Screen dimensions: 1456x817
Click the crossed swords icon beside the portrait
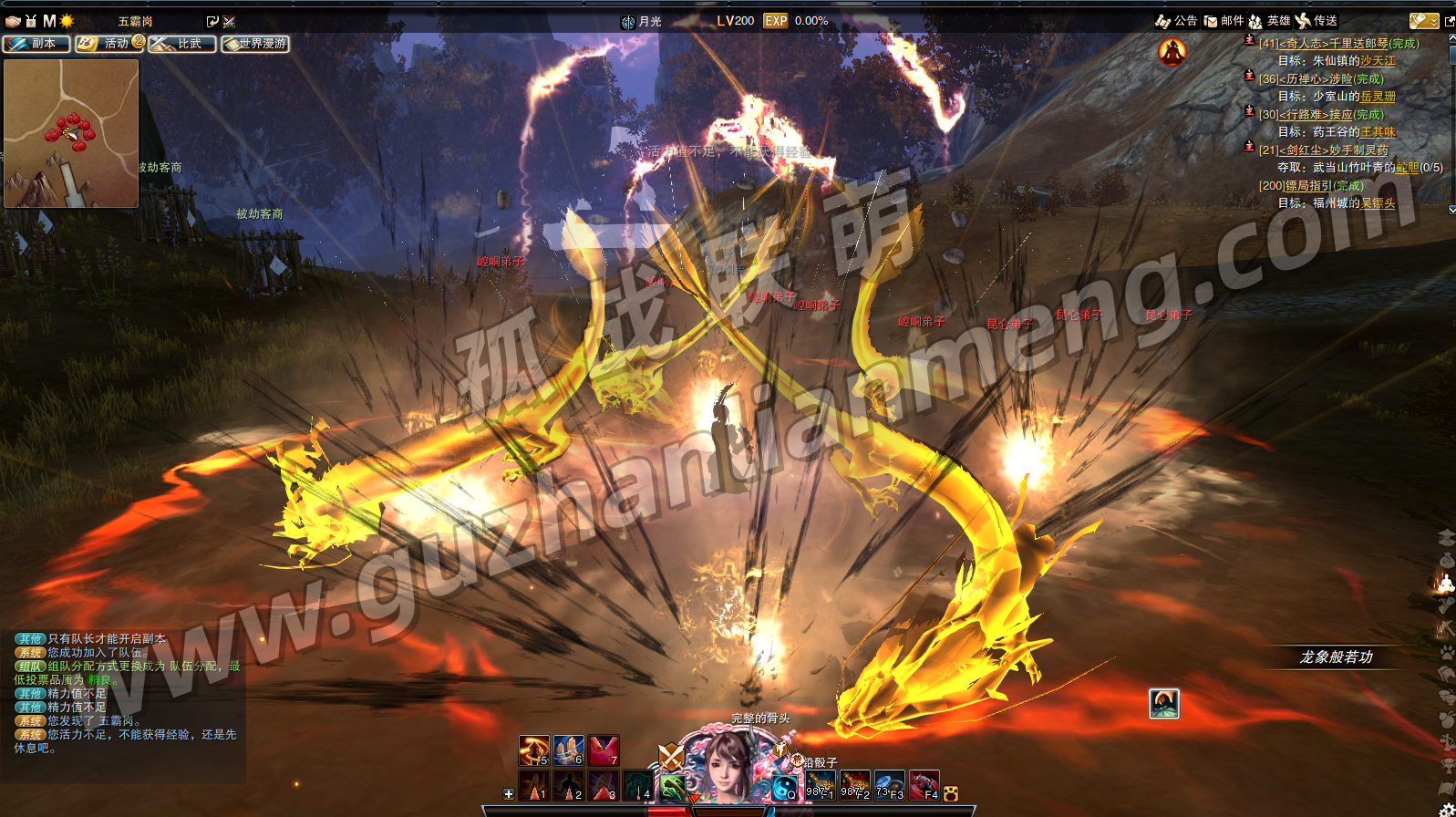[x=671, y=757]
